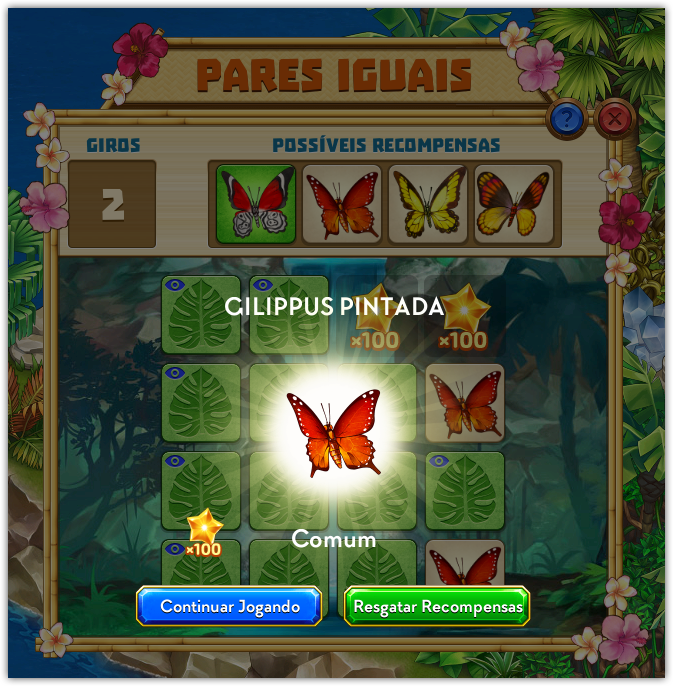Continue playing with Continuar Jogando

(x=230, y=606)
